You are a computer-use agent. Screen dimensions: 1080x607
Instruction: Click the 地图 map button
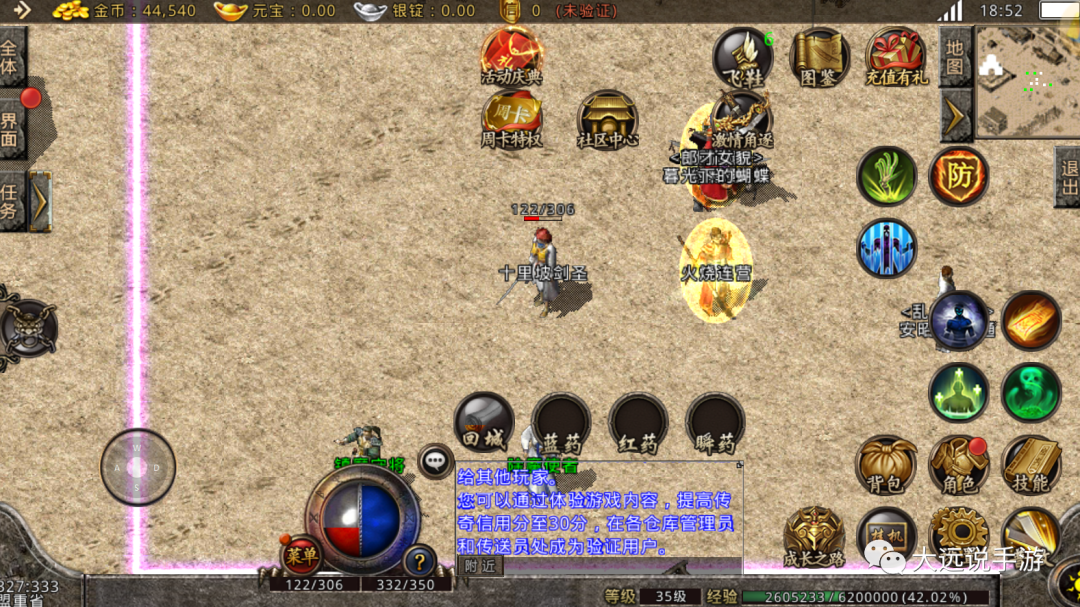pos(955,56)
